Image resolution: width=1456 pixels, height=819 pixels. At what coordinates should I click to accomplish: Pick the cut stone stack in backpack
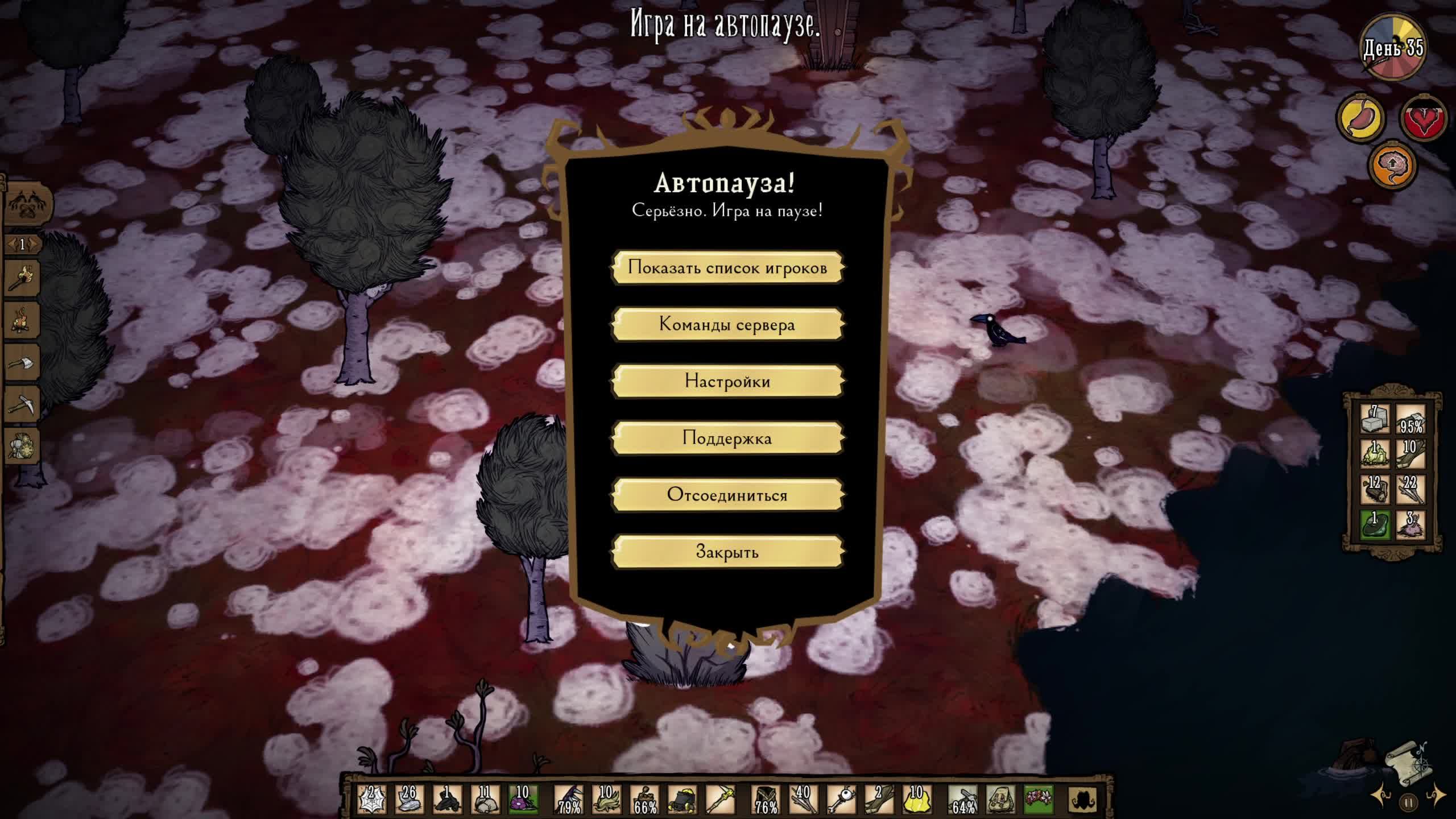point(1375,419)
